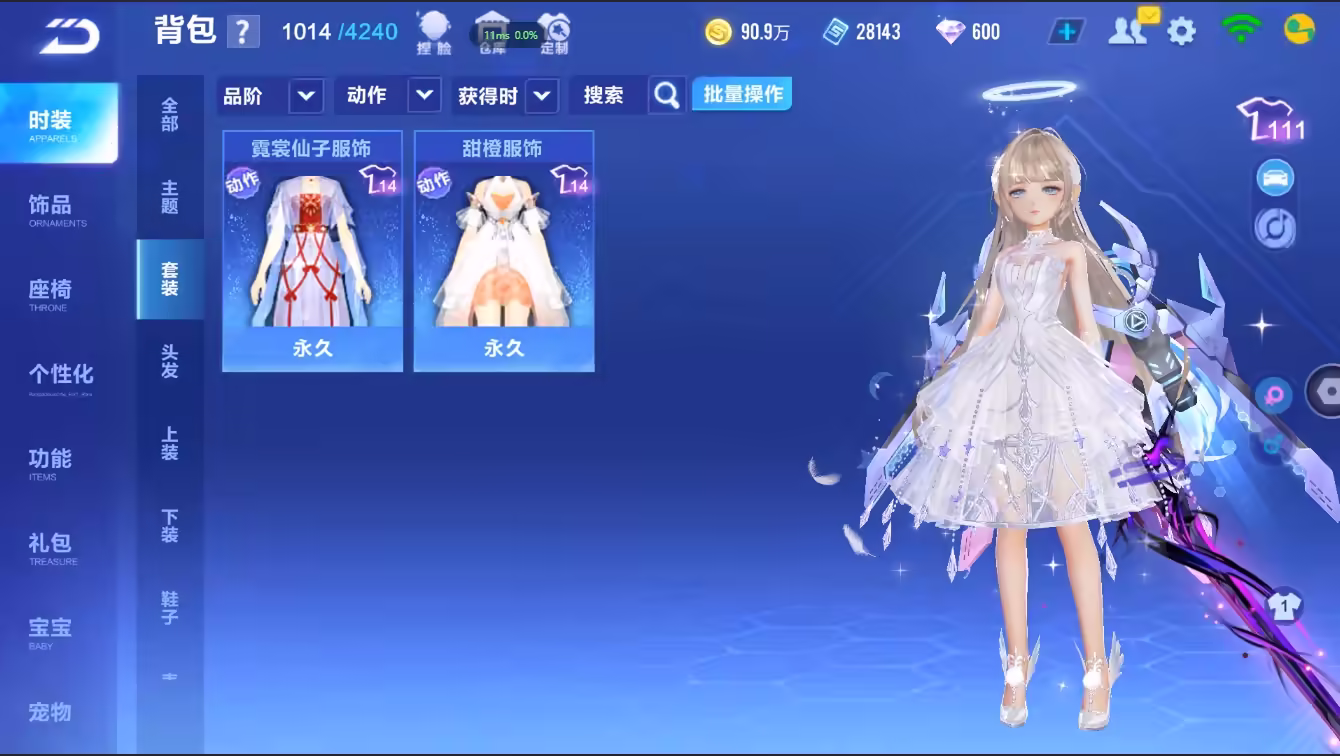
Task: Switch to the 时装 Apparels category
Action: pyautogui.click(x=58, y=123)
